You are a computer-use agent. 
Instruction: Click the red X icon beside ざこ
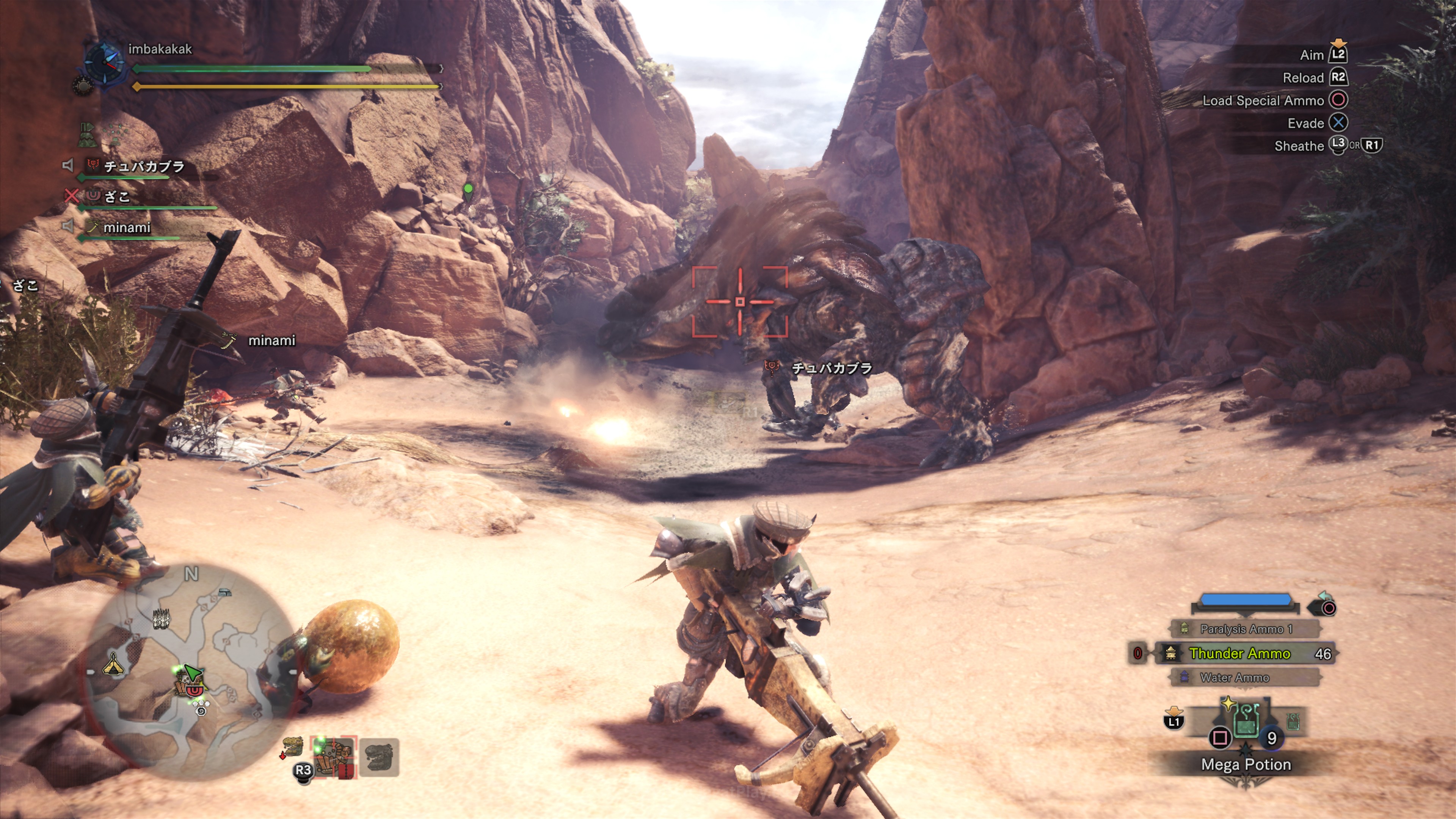71,196
